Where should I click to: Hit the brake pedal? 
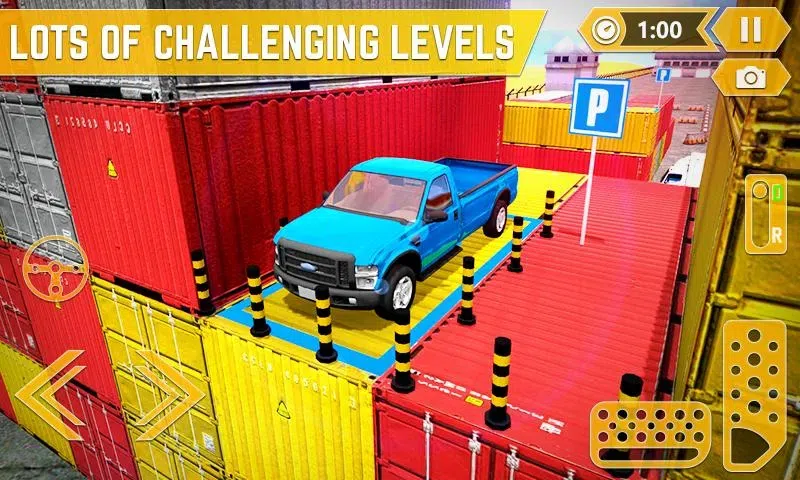point(649,430)
